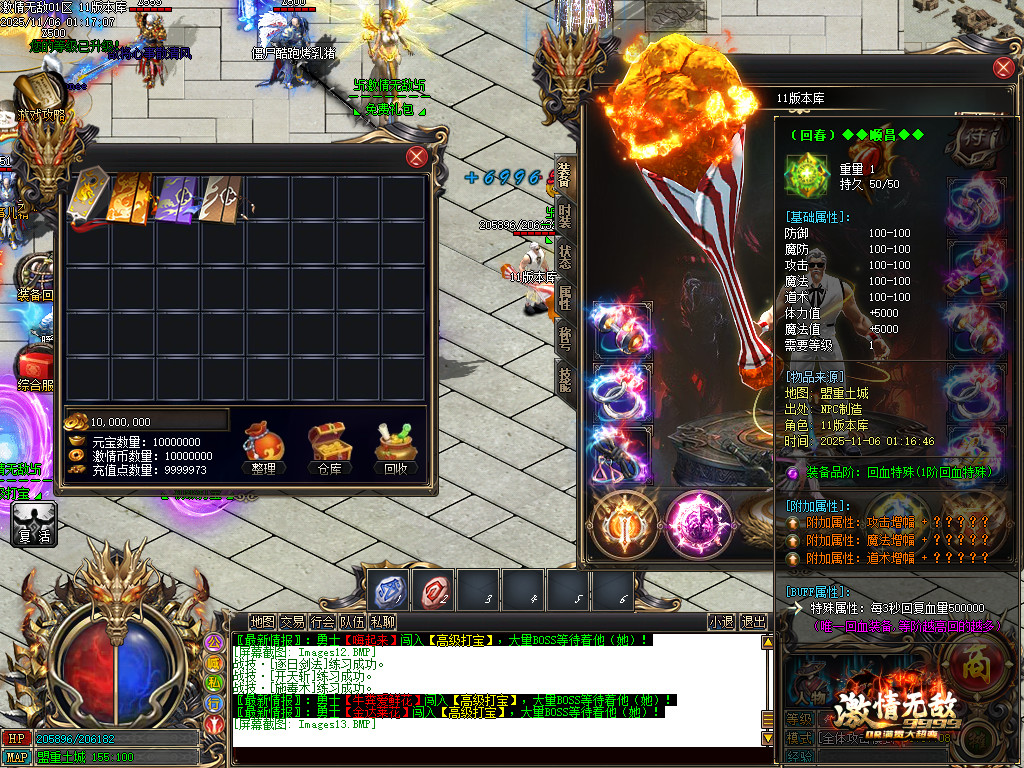Viewport: 1024px width, 768px height.
Task: Use the blue rune stone in hotbar slot 1
Action: (387, 591)
